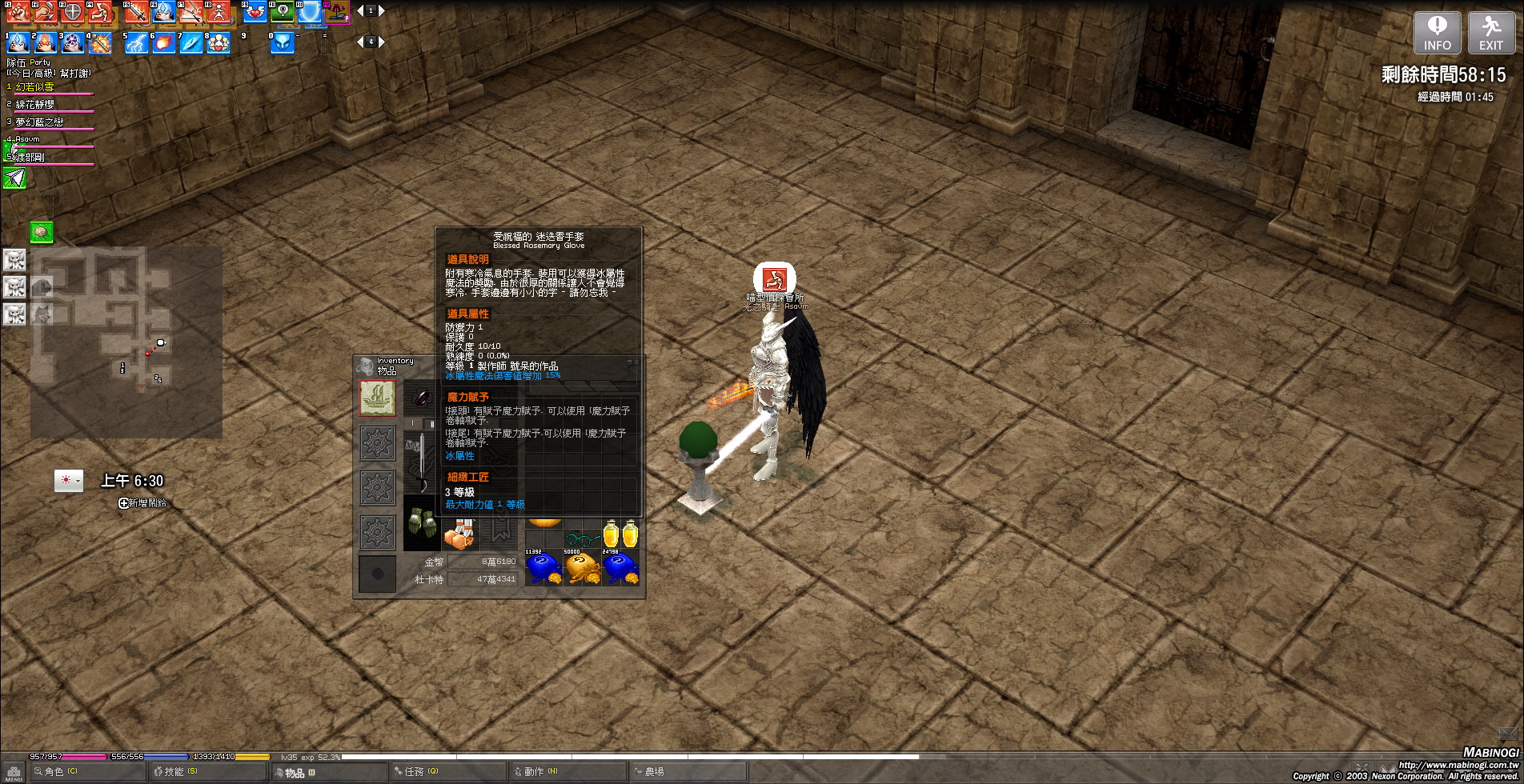Select the green gloves in inventory
The height and width of the screenshot is (784, 1524).
[420, 524]
